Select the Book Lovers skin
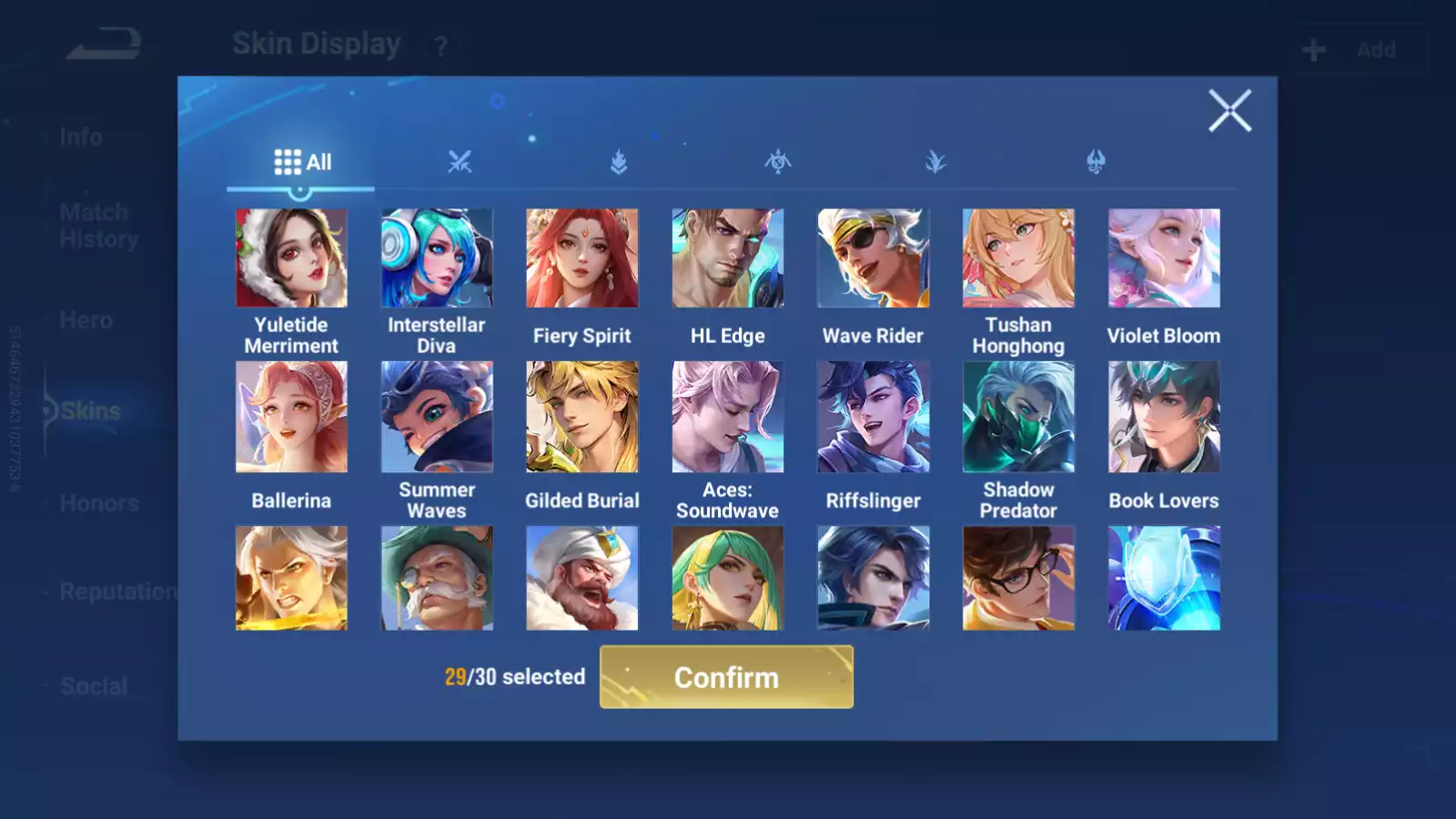Screen dimensions: 1456x819 1164,417
